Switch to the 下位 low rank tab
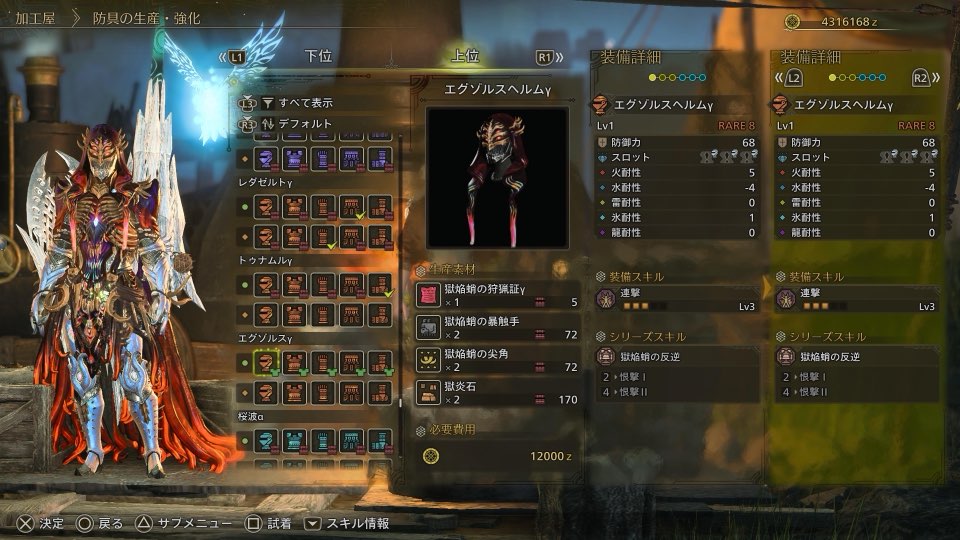 tap(319, 57)
